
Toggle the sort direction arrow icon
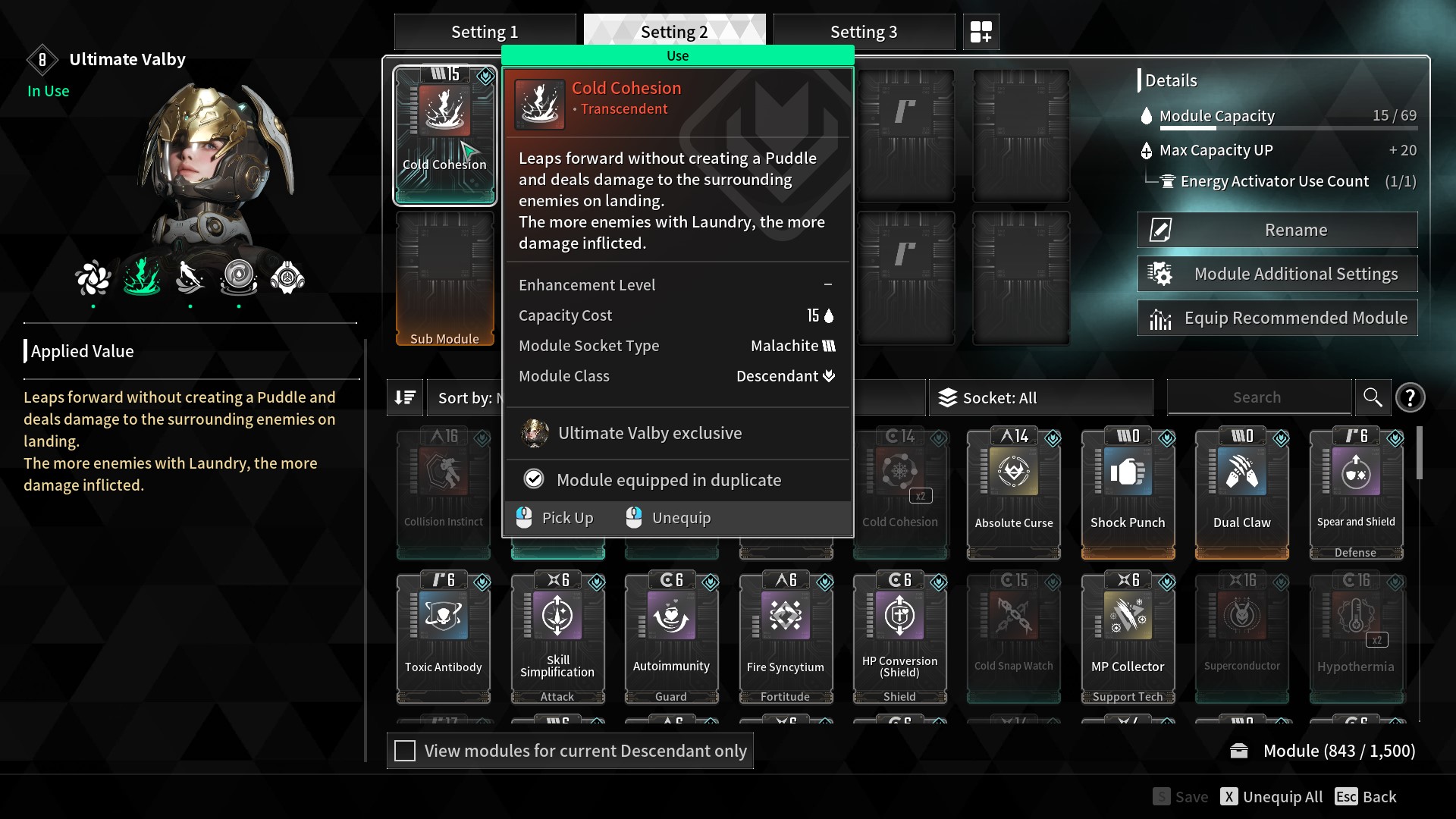point(405,397)
